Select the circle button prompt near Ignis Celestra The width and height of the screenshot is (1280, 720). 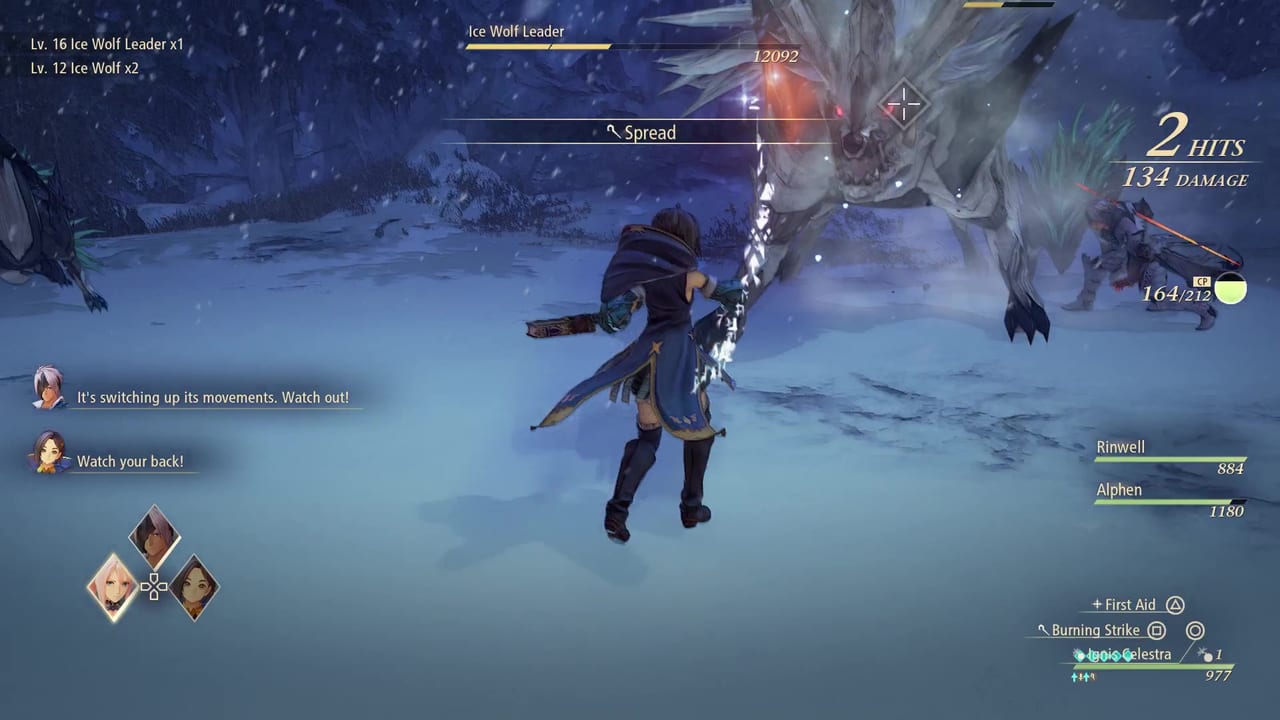point(1196,630)
